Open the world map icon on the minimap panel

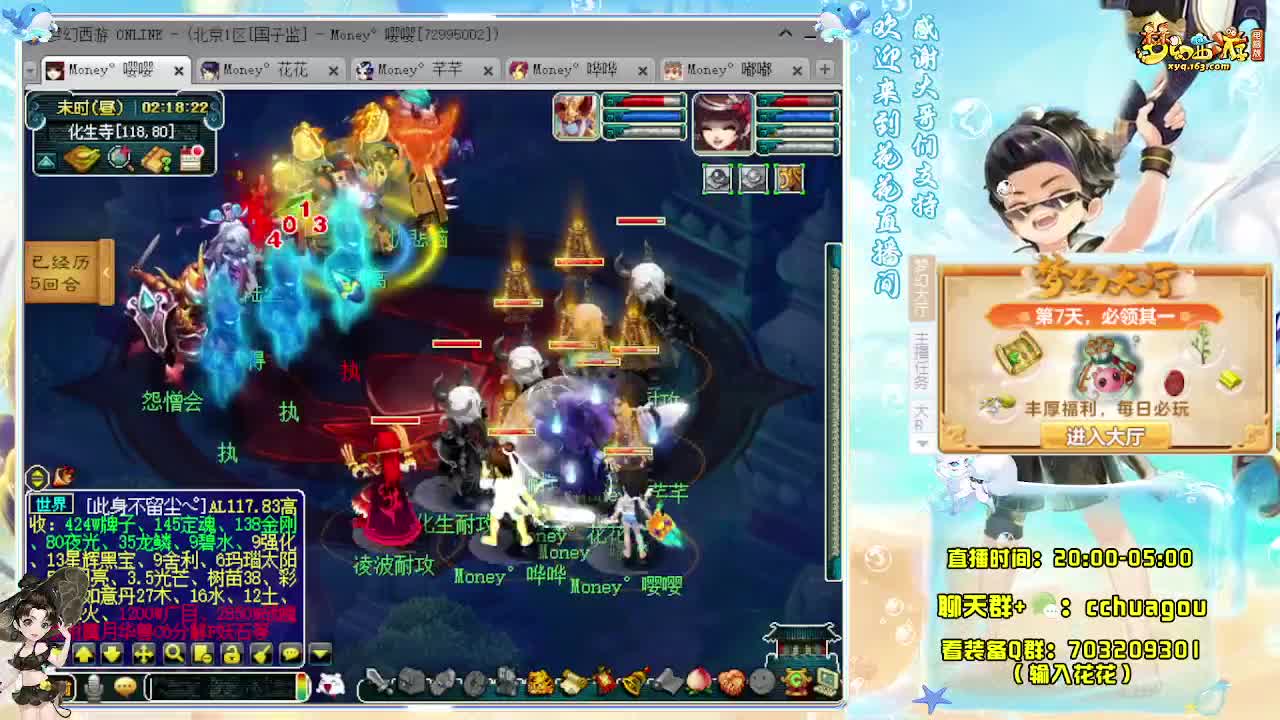pos(82,158)
